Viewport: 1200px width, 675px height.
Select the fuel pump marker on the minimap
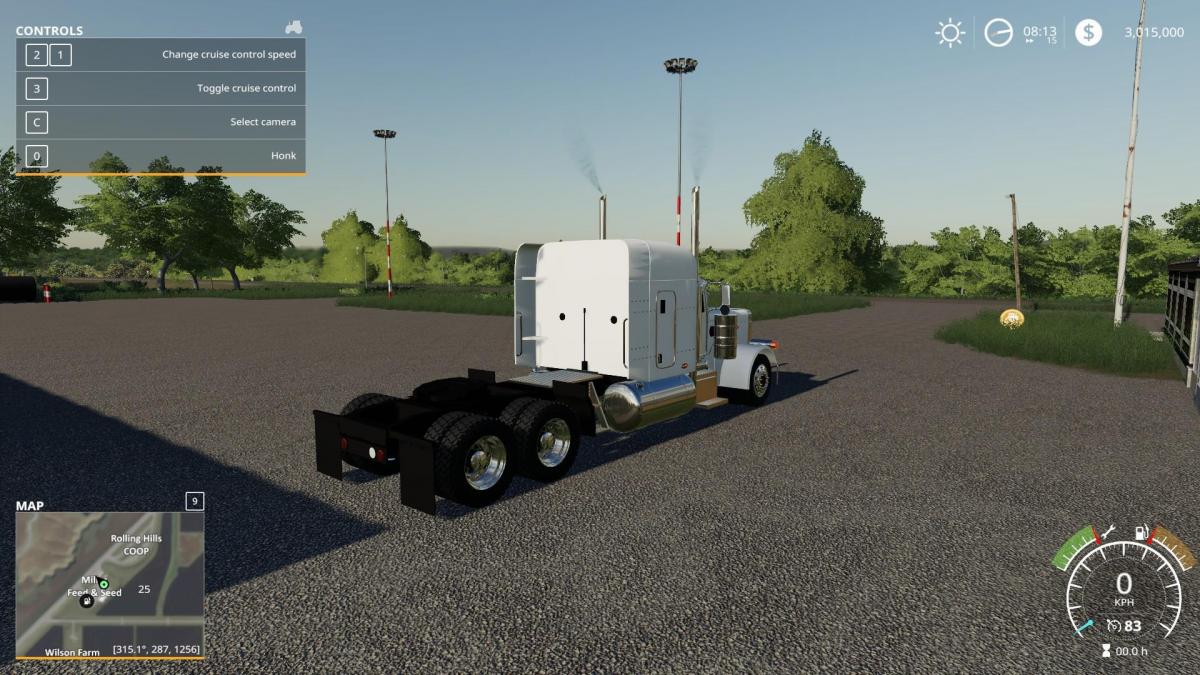point(86,601)
